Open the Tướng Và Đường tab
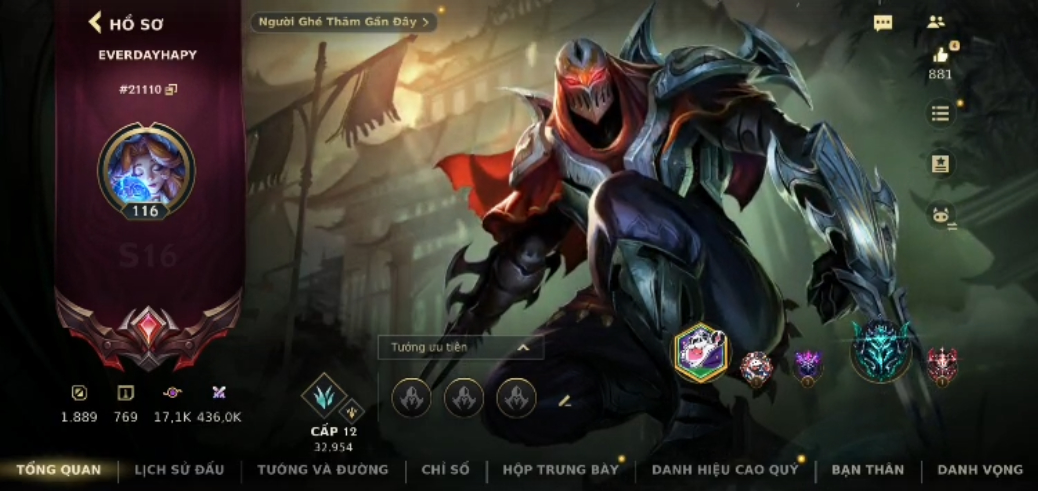This screenshot has width=1038, height=491. click(x=322, y=469)
